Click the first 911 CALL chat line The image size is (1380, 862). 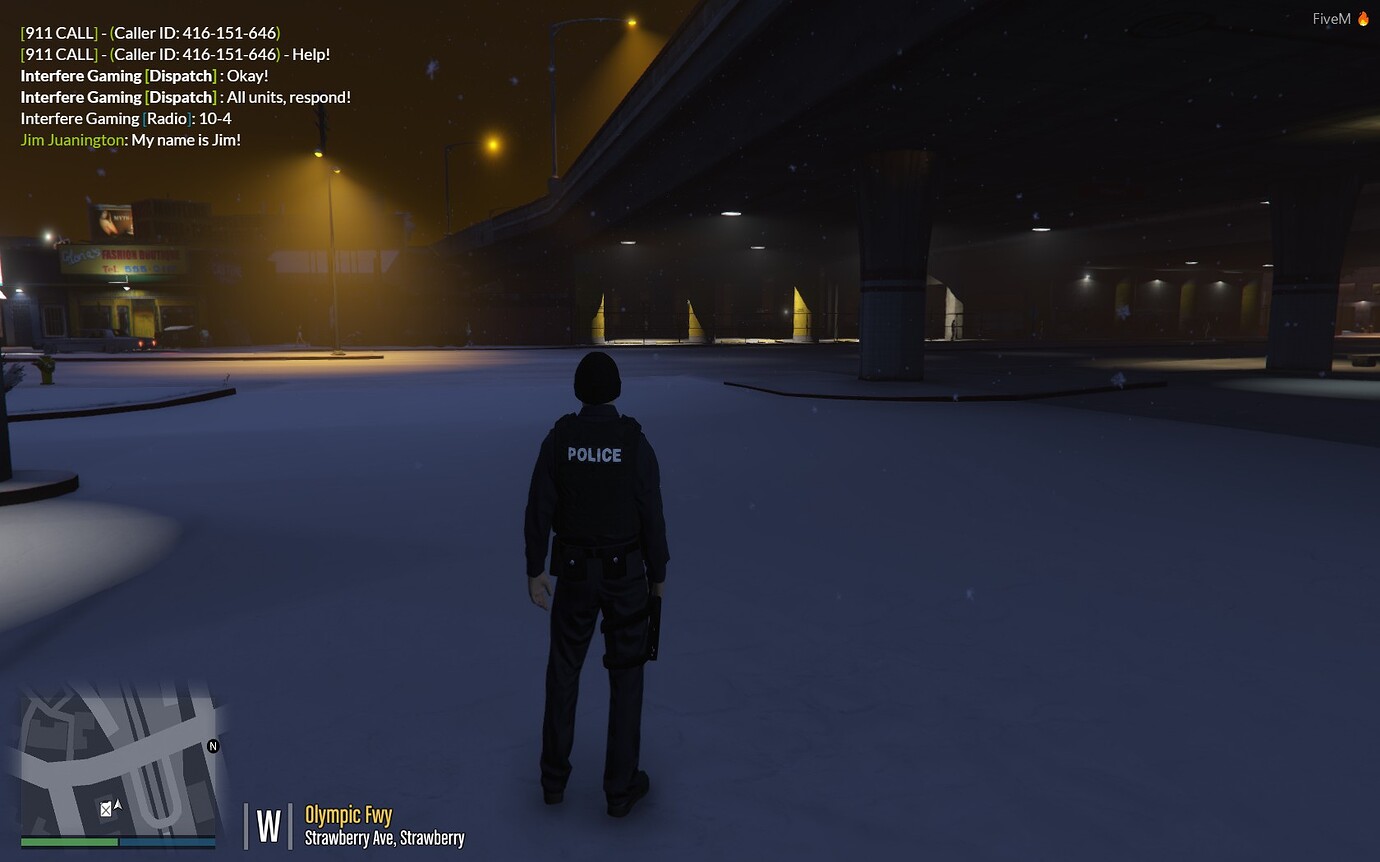point(150,33)
